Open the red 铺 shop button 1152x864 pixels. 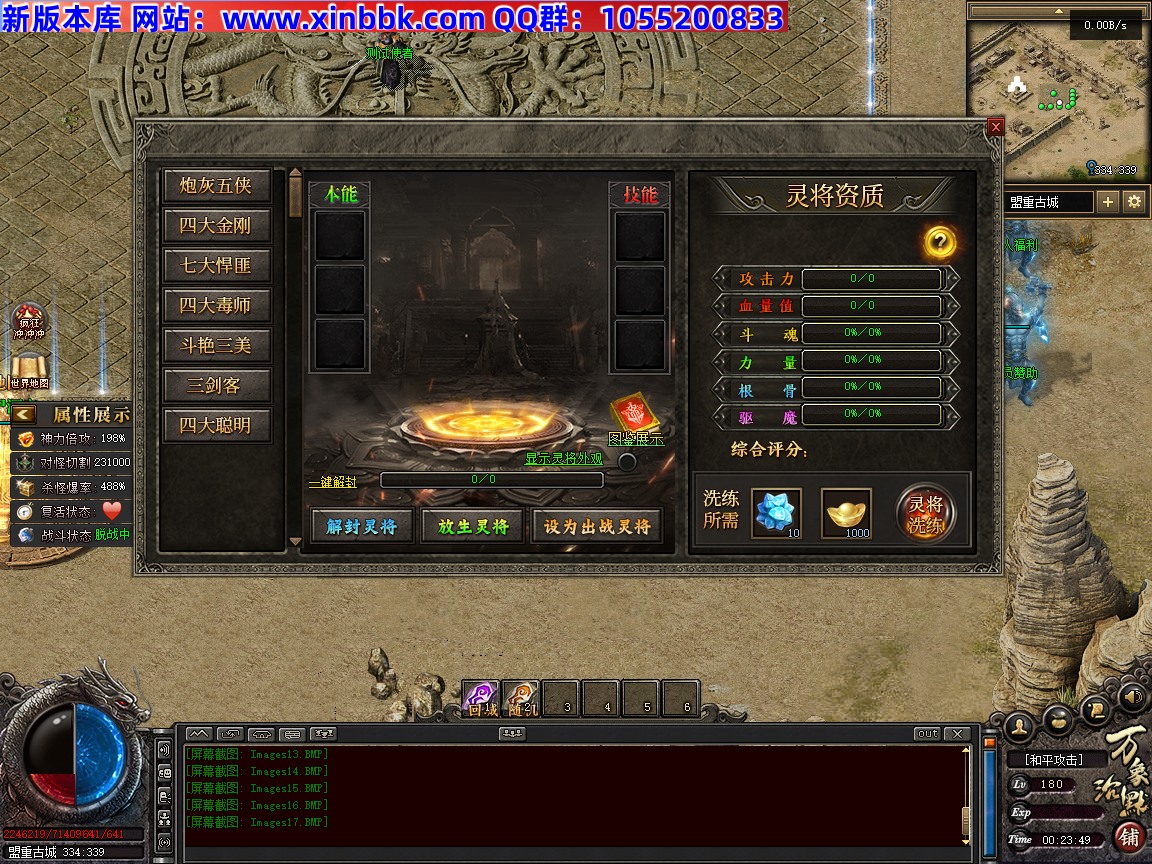(x=1128, y=836)
